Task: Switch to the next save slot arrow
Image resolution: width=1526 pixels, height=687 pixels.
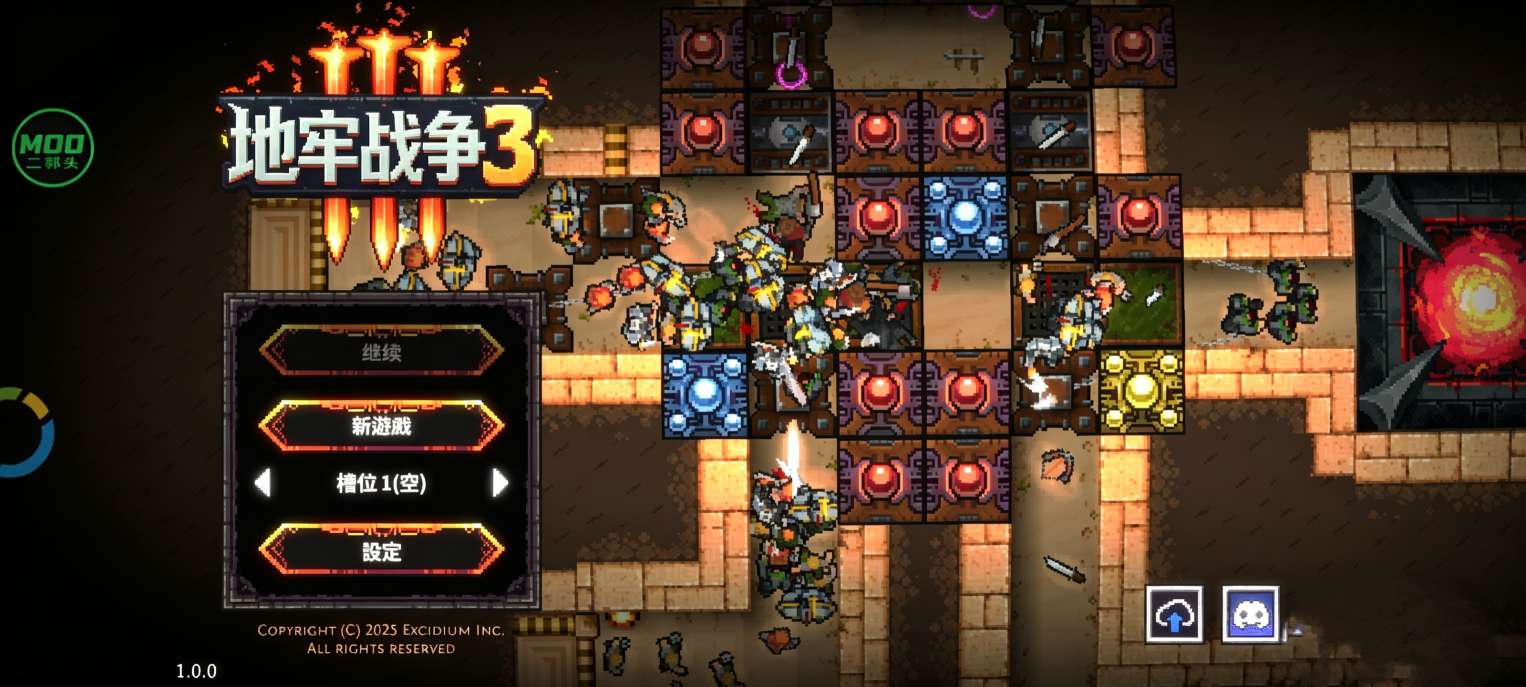Action: (x=500, y=484)
